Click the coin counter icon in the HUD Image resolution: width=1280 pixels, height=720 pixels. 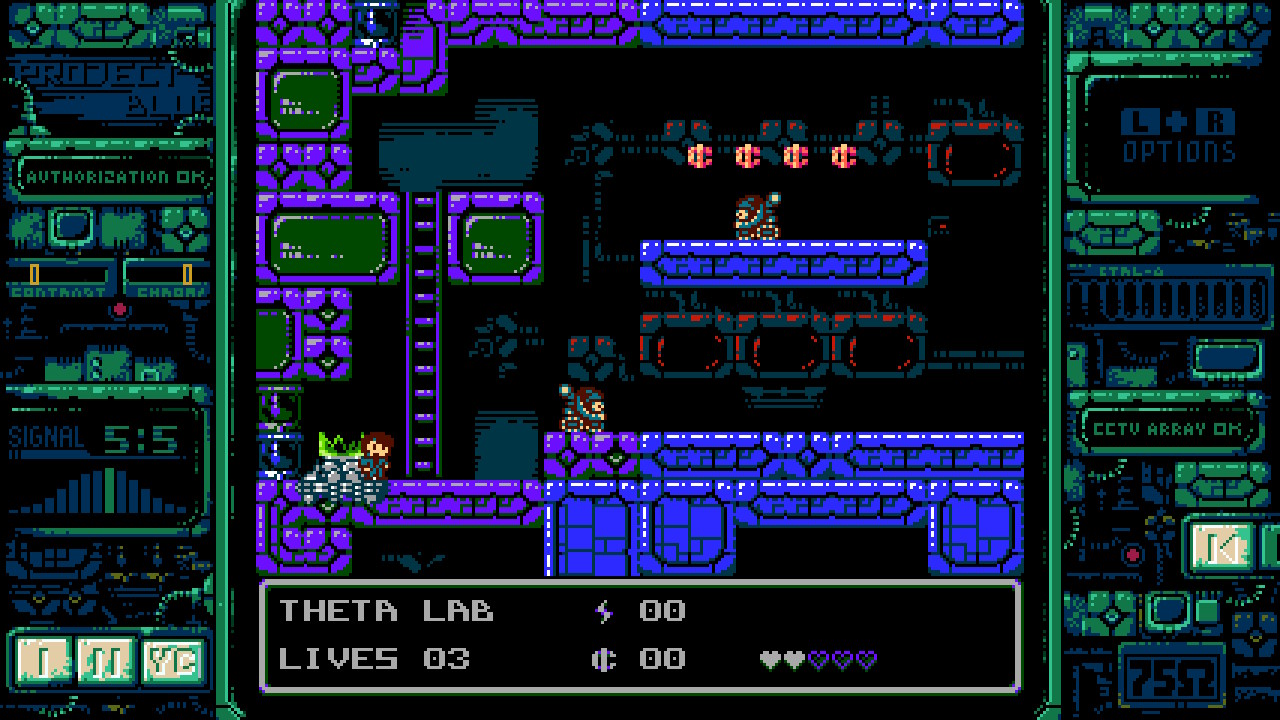pos(607,658)
